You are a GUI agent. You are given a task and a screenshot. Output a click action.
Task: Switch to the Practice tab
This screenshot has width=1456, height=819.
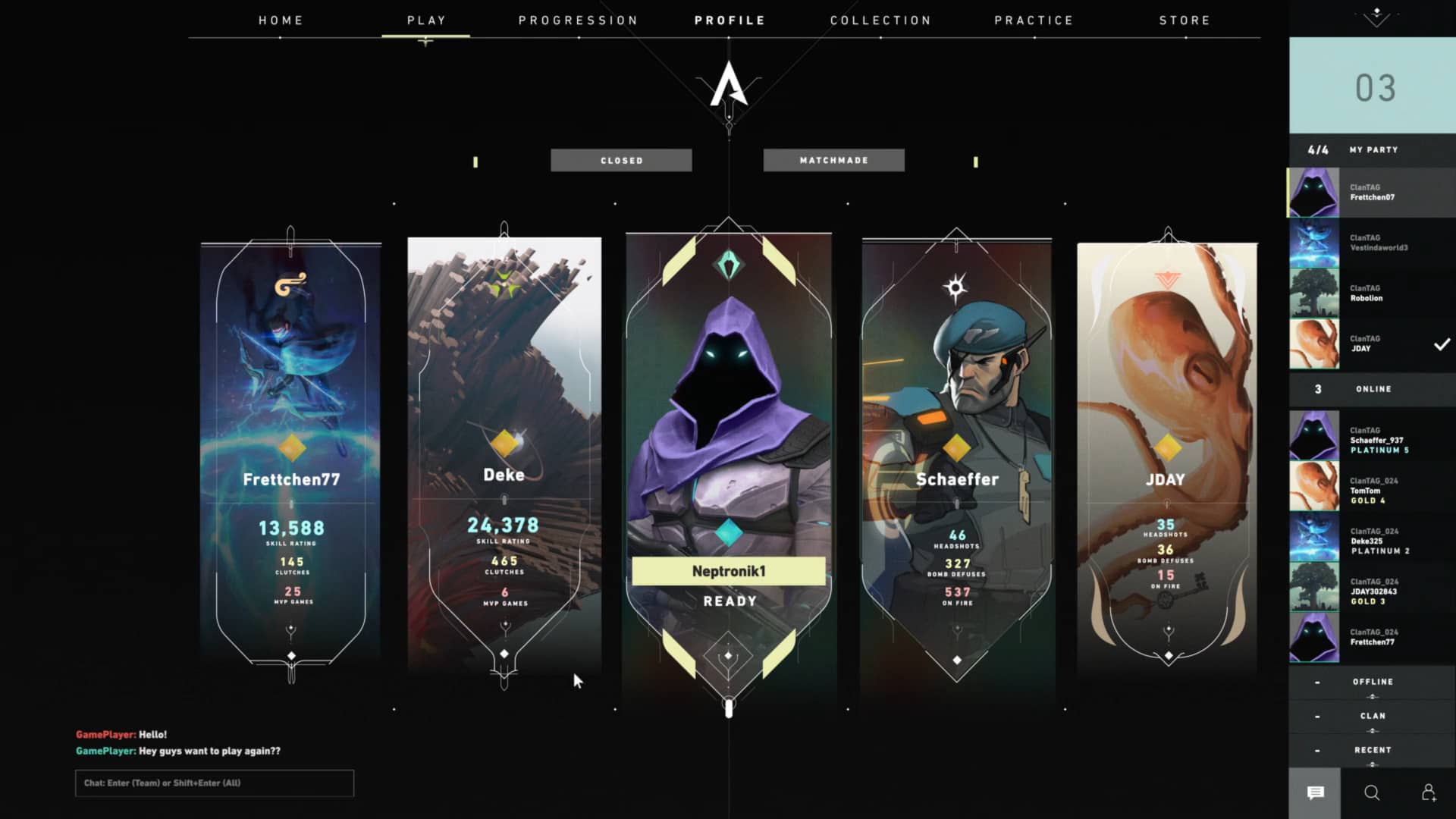click(x=1034, y=20)
